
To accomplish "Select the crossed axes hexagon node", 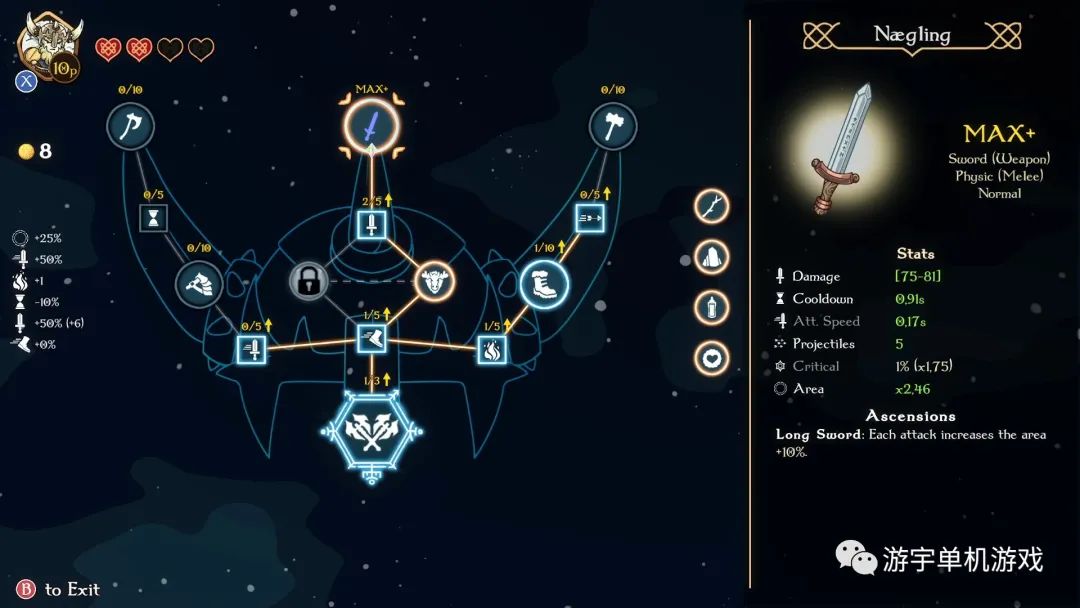I will tap(372, 432).
